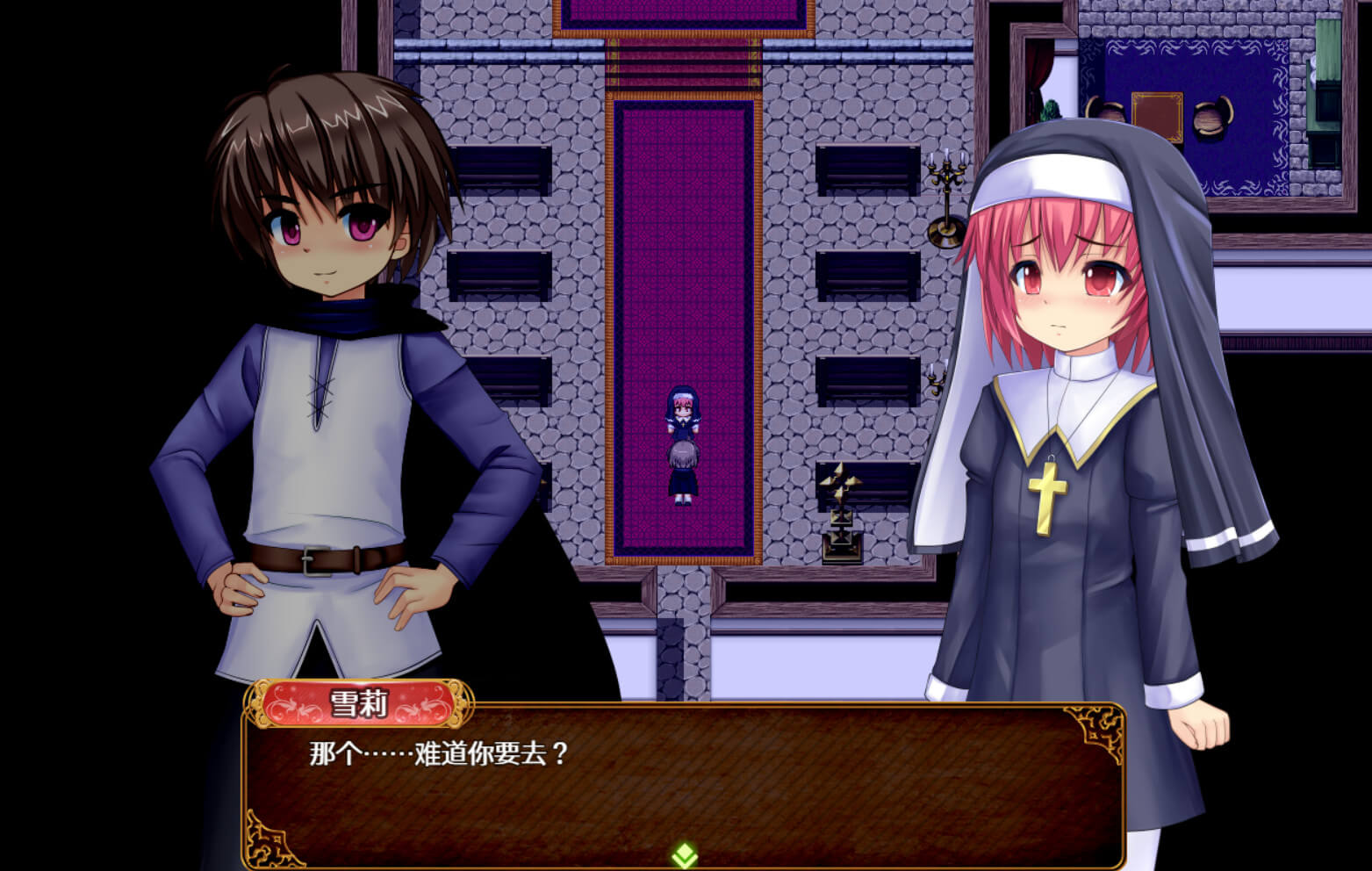The image size is (1372, 871).
Task: Click the green continue arrow in dialogue
Action: point(685,854)
